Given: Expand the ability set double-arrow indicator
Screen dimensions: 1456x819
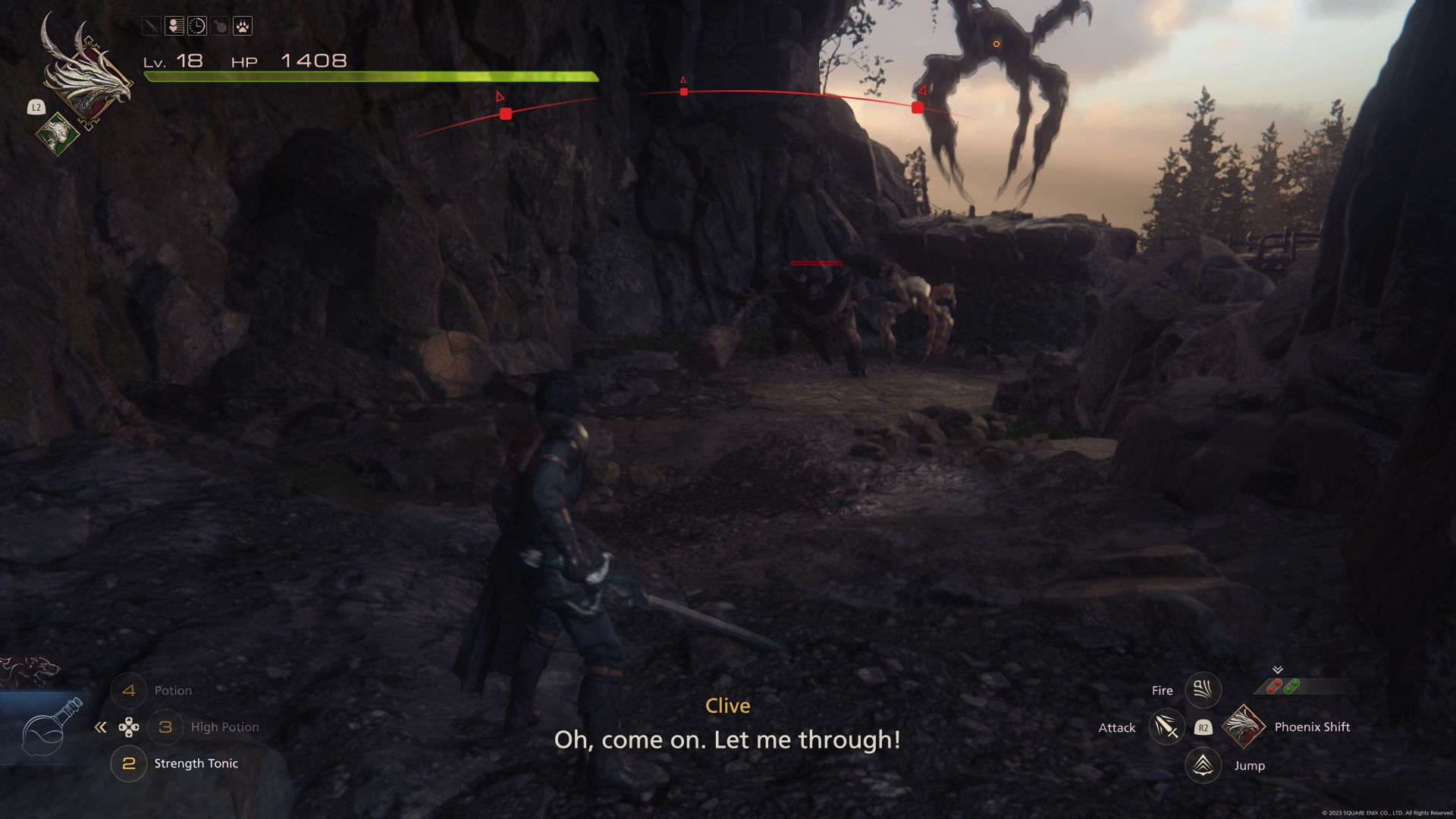Looking at the screenshot, I should tap(1277, 670).
